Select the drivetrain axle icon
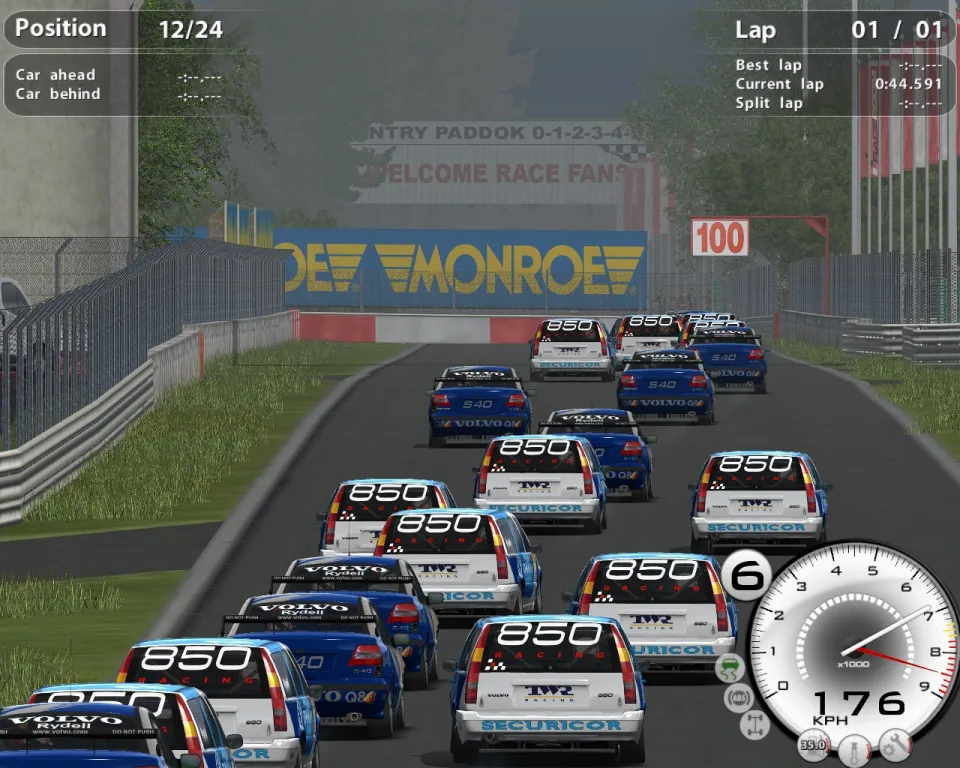This screenshot has height=768, width=960. 755,724
